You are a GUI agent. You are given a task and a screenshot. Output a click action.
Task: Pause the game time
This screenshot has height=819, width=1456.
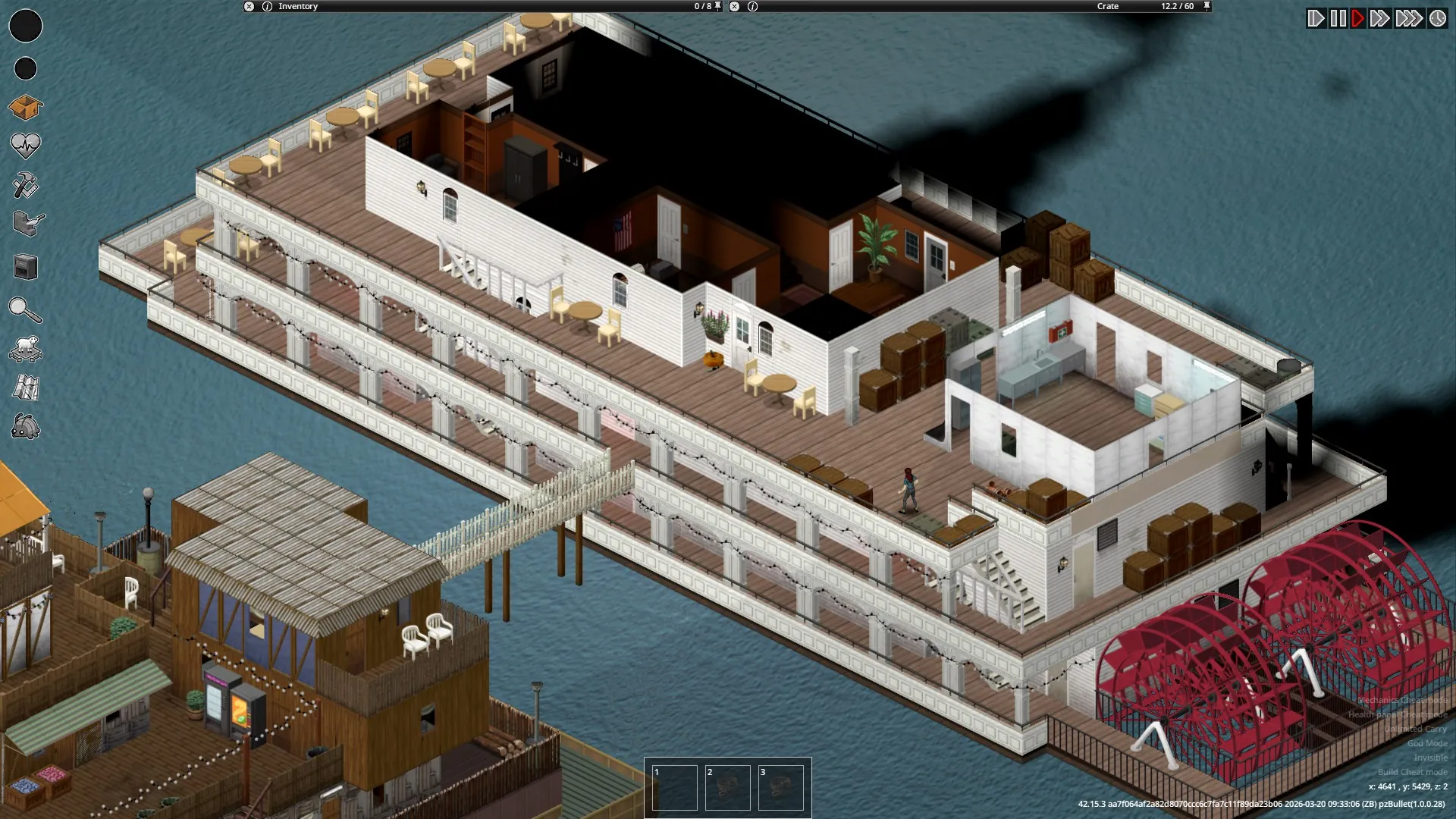point(1338,18)
